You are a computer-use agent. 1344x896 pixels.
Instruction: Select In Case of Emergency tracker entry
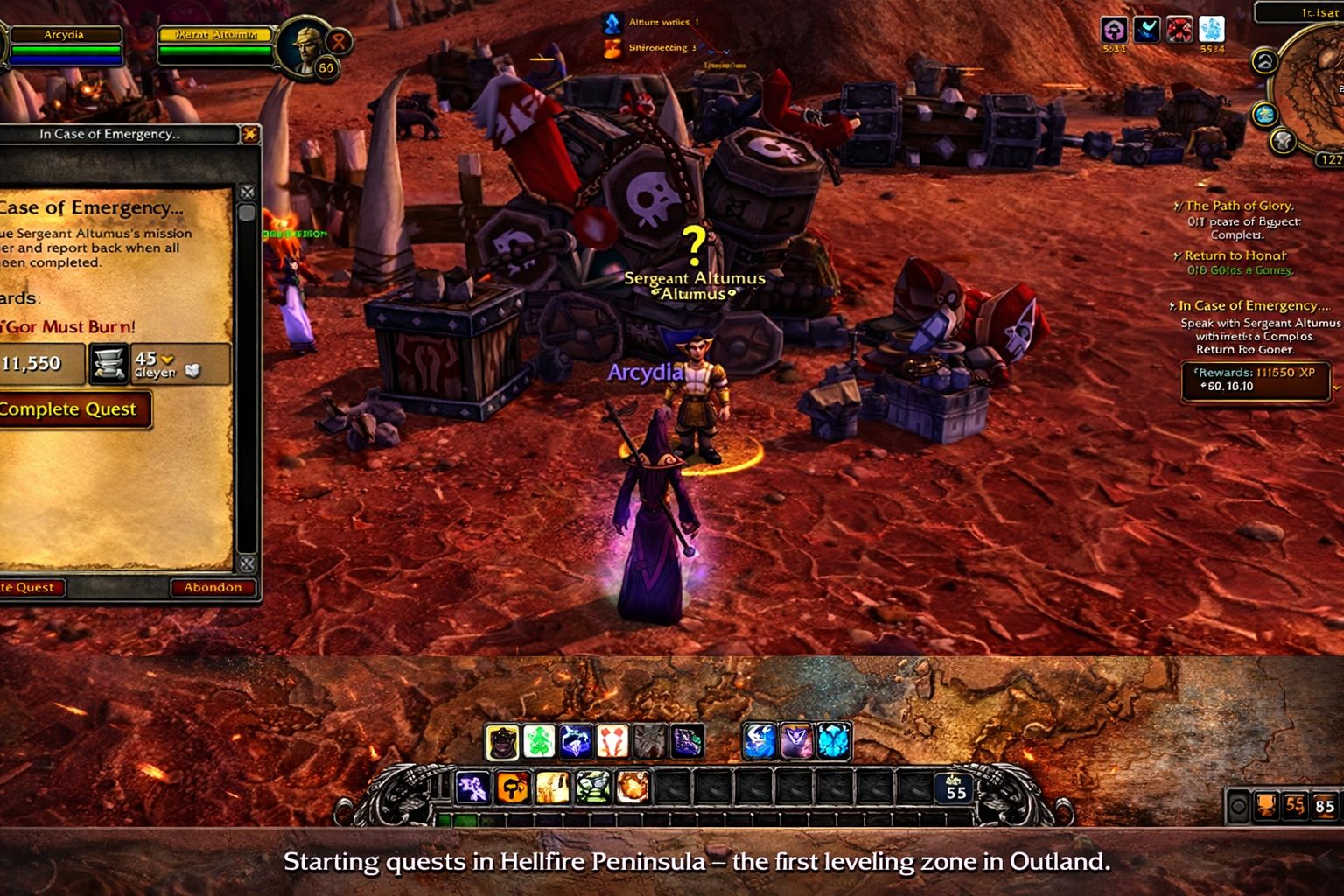tap(1253, 305)
